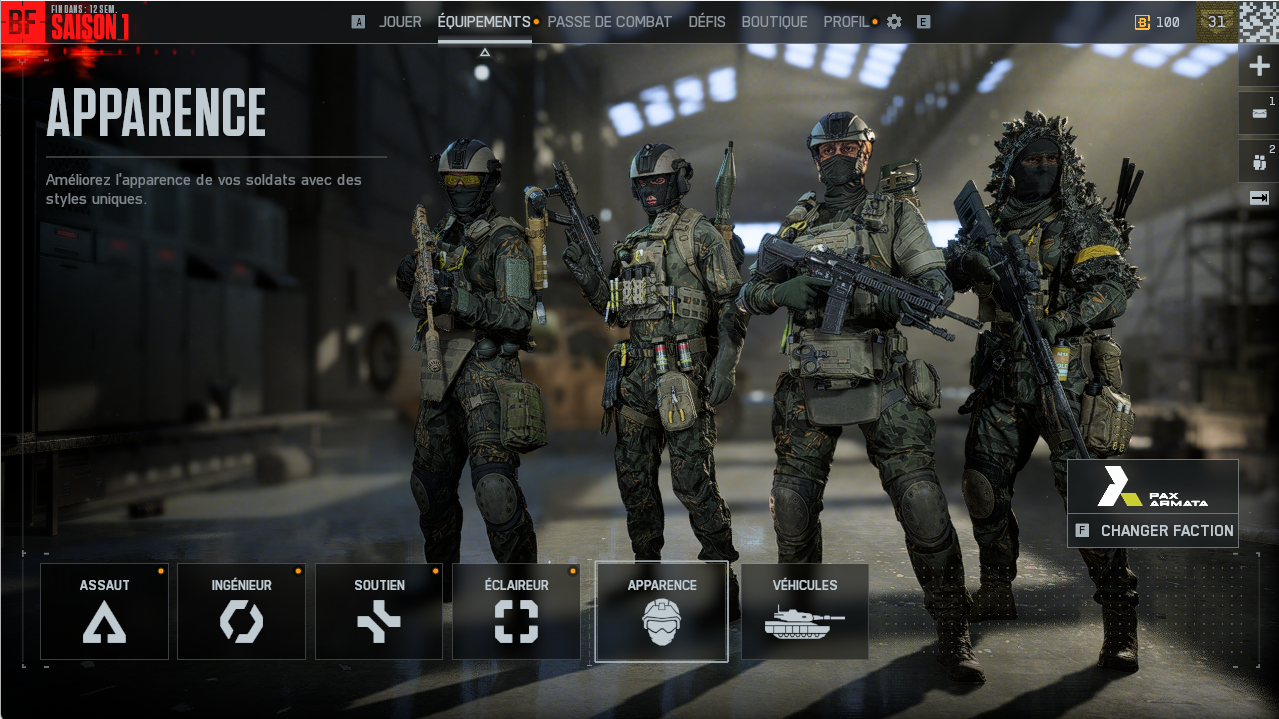Viewport: 1279px width, 719px height.
Task: Go to PASSE DE COMBAT
Action: [609, 22]
